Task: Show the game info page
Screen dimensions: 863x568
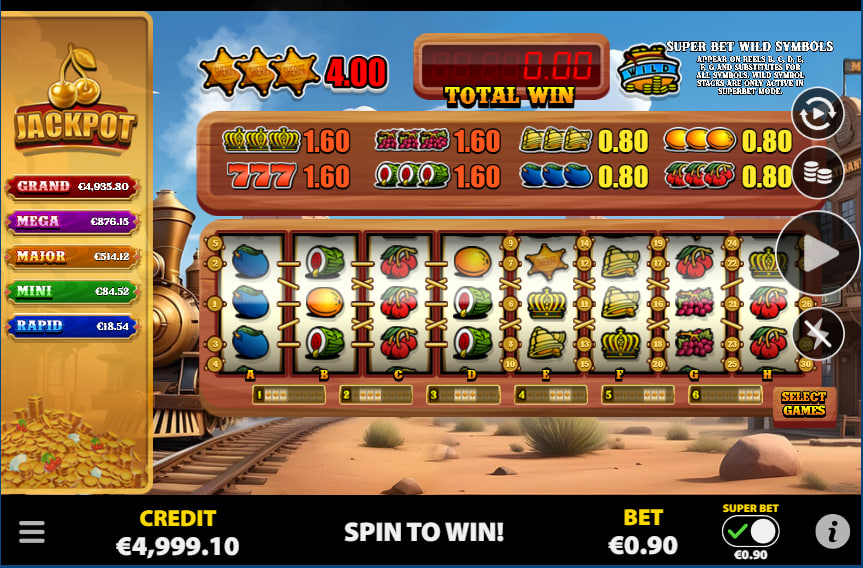Action: [x=832, y=531]
